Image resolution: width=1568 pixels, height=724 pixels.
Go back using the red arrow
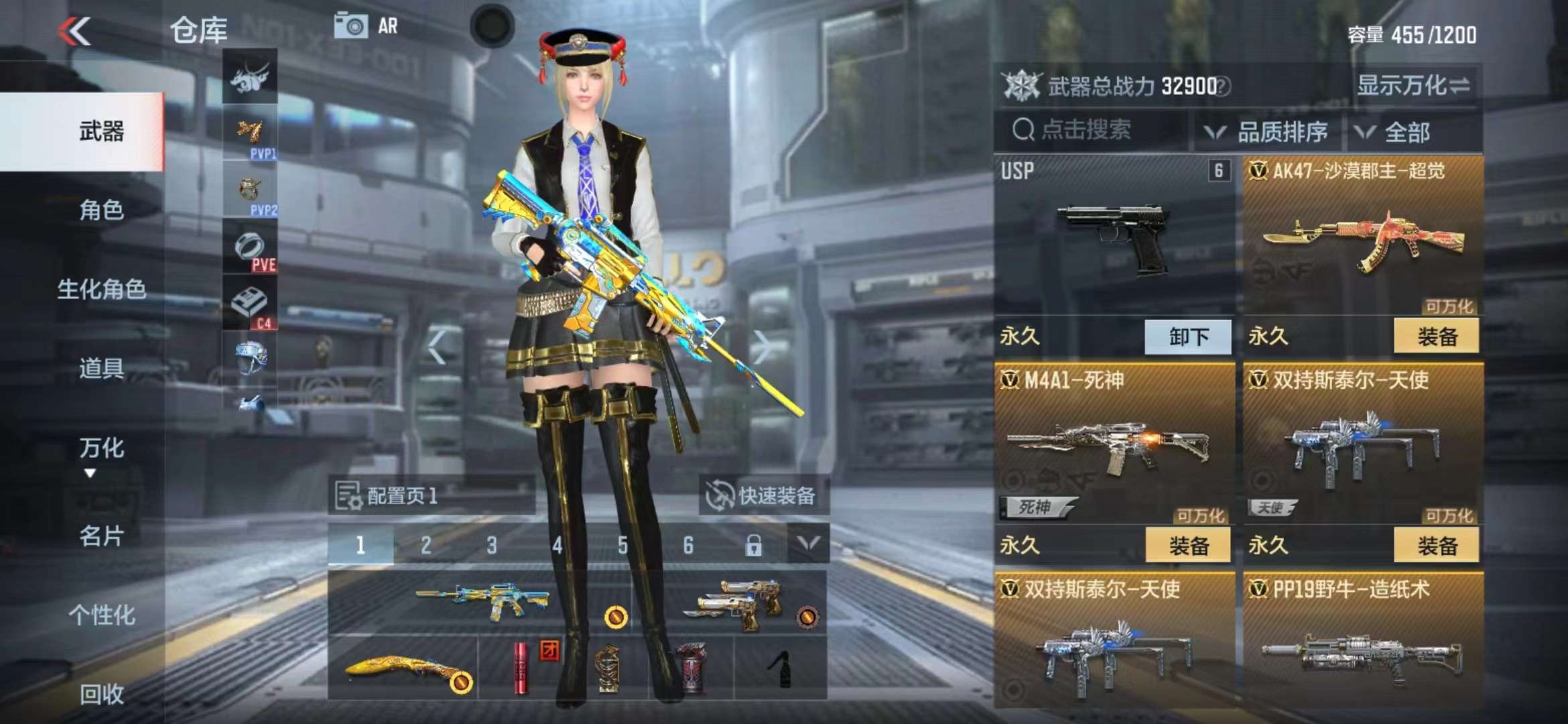pyautogui.click(x=75, y=31)
